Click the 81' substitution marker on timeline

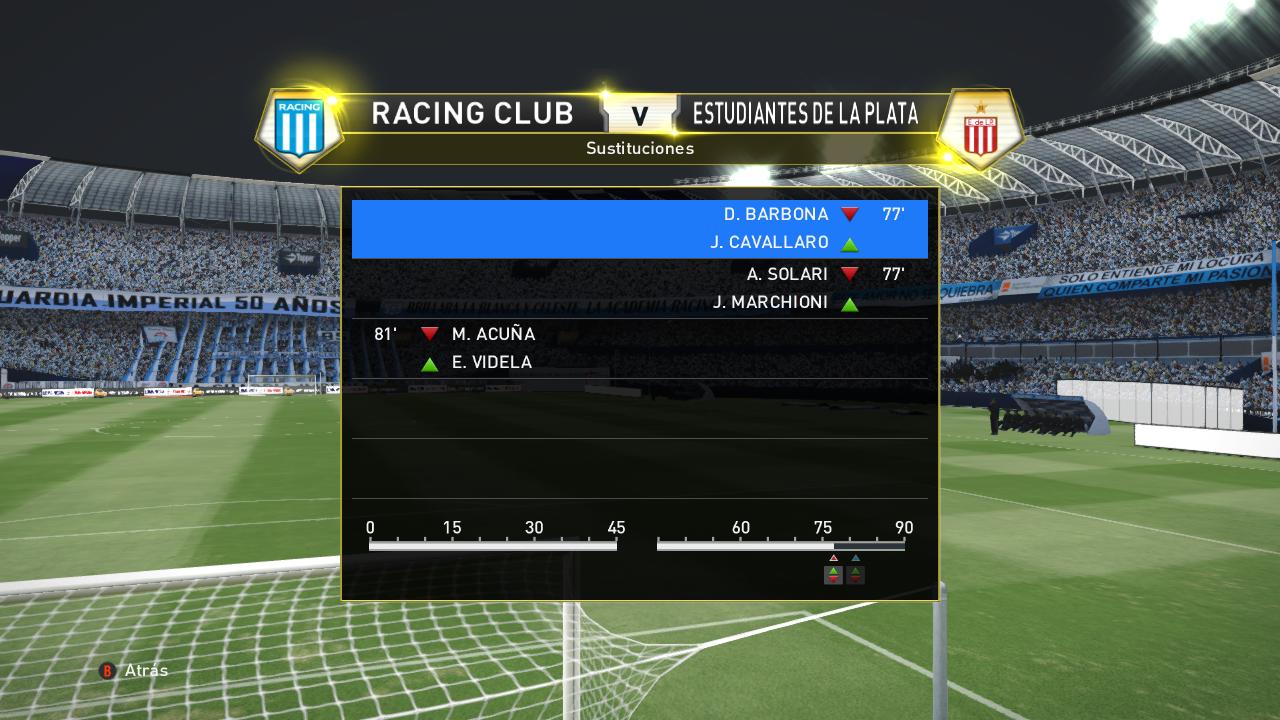point(855,573)
